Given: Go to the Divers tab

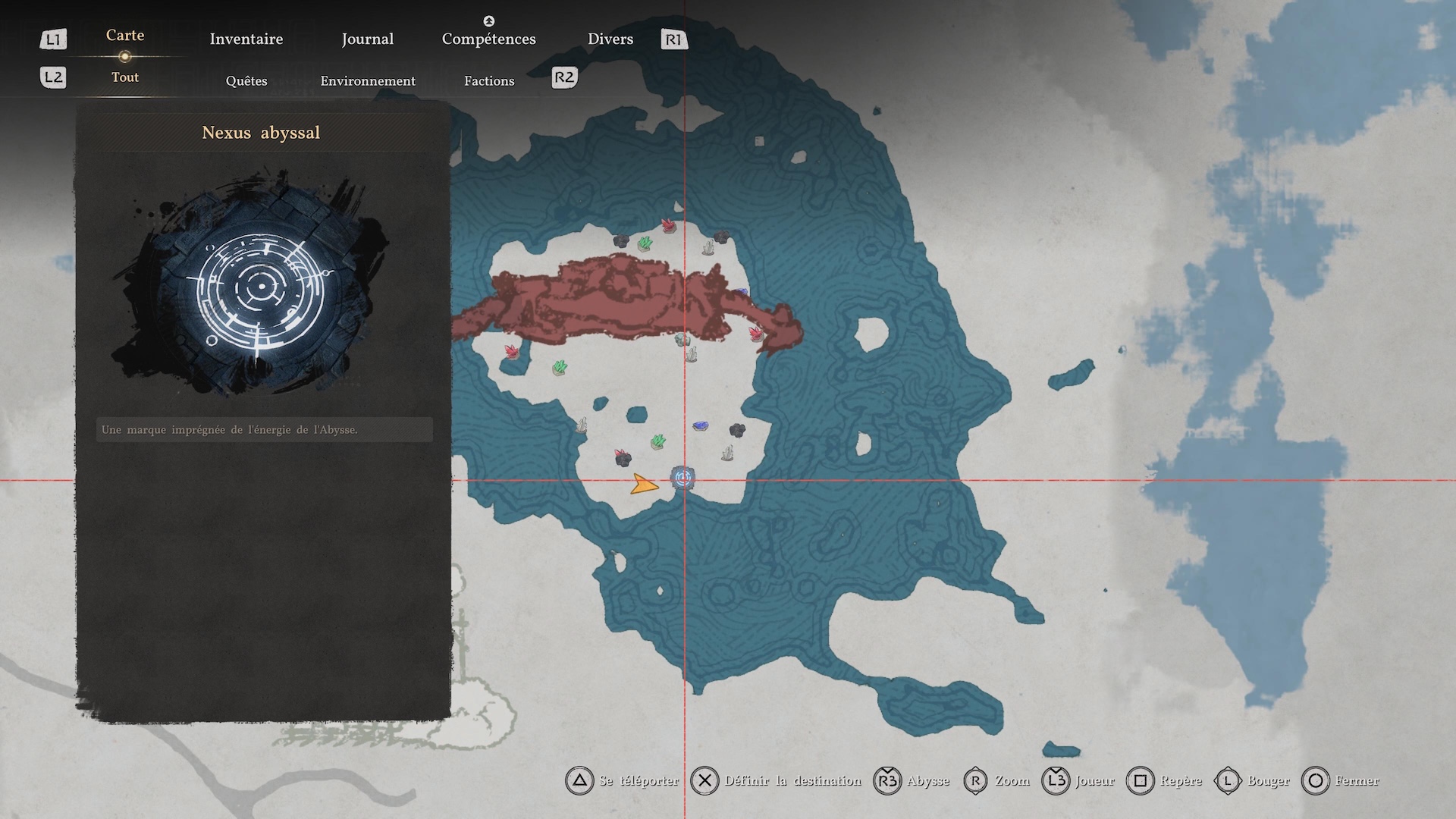Looking at the screenshot, I should [x=610, y=39].
